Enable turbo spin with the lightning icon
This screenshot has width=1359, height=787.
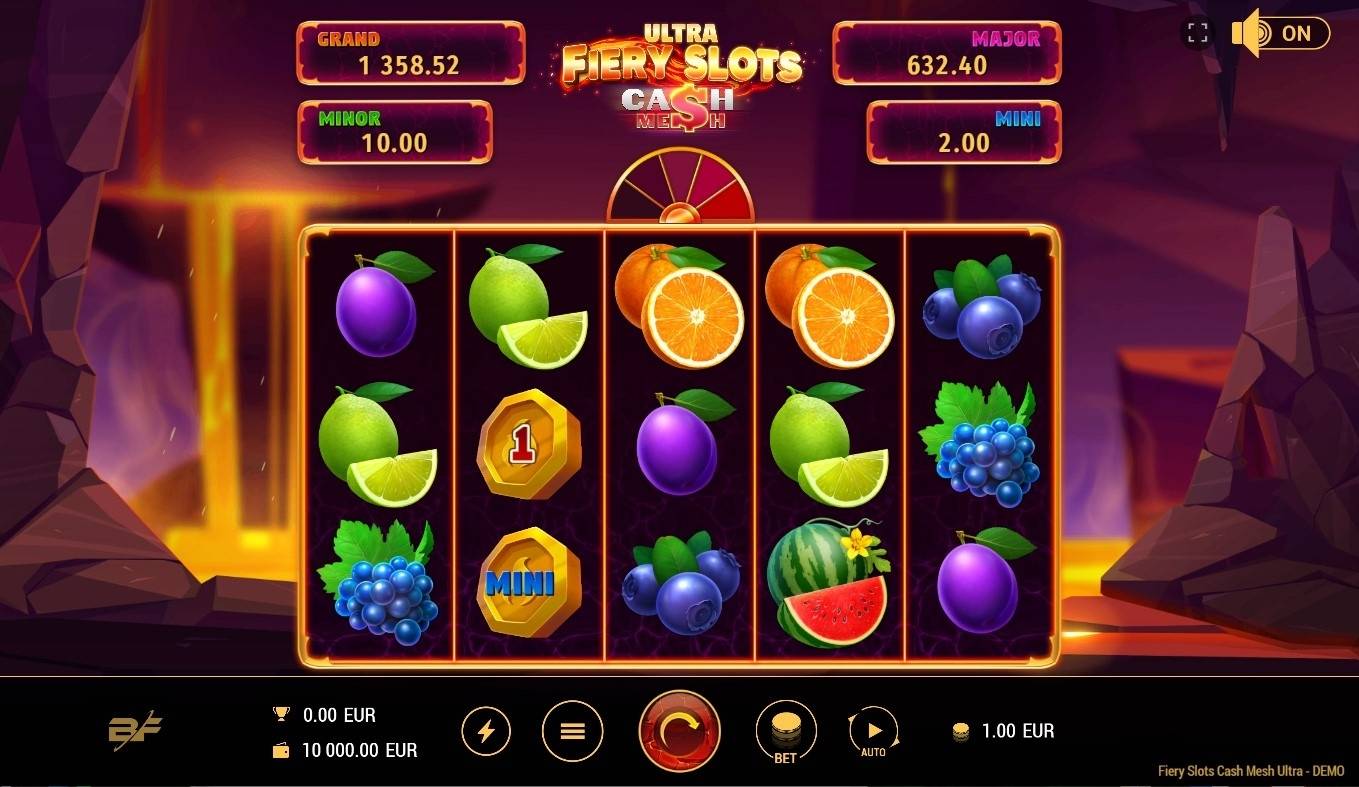point(487,731)
